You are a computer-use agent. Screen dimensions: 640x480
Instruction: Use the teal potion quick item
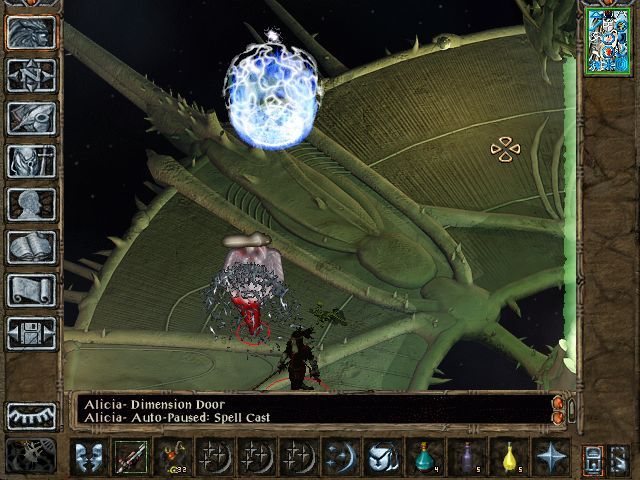pyautogui.click(x=424, y=458)
